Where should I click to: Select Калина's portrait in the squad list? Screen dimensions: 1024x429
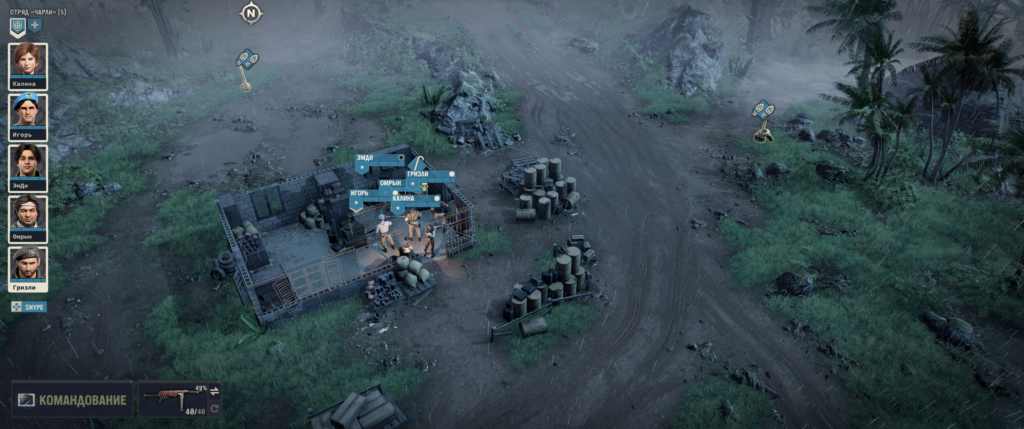(x=27, y=64)
